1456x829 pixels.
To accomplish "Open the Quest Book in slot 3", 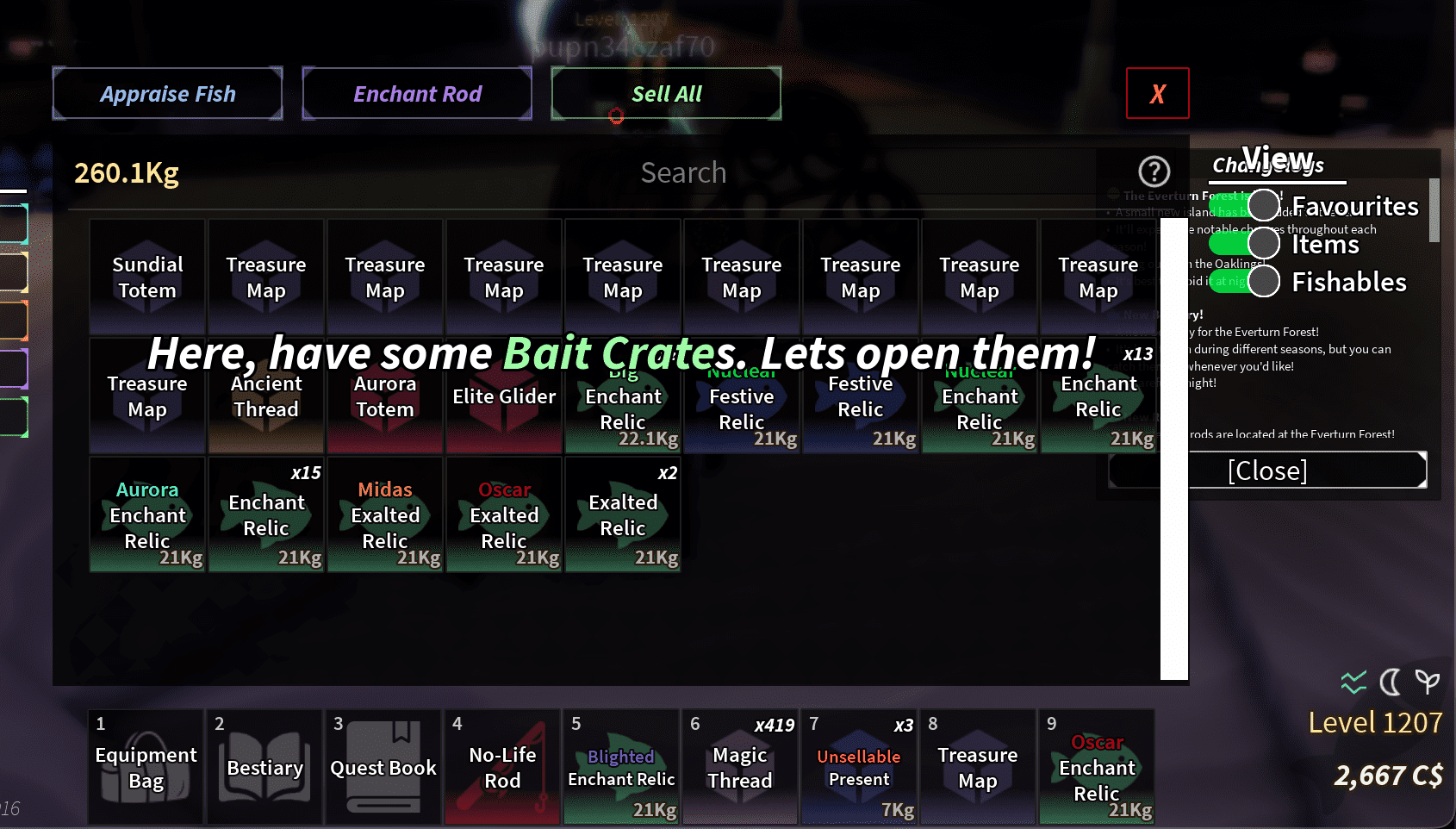I will pyautogui.click(x=383, y=767).
